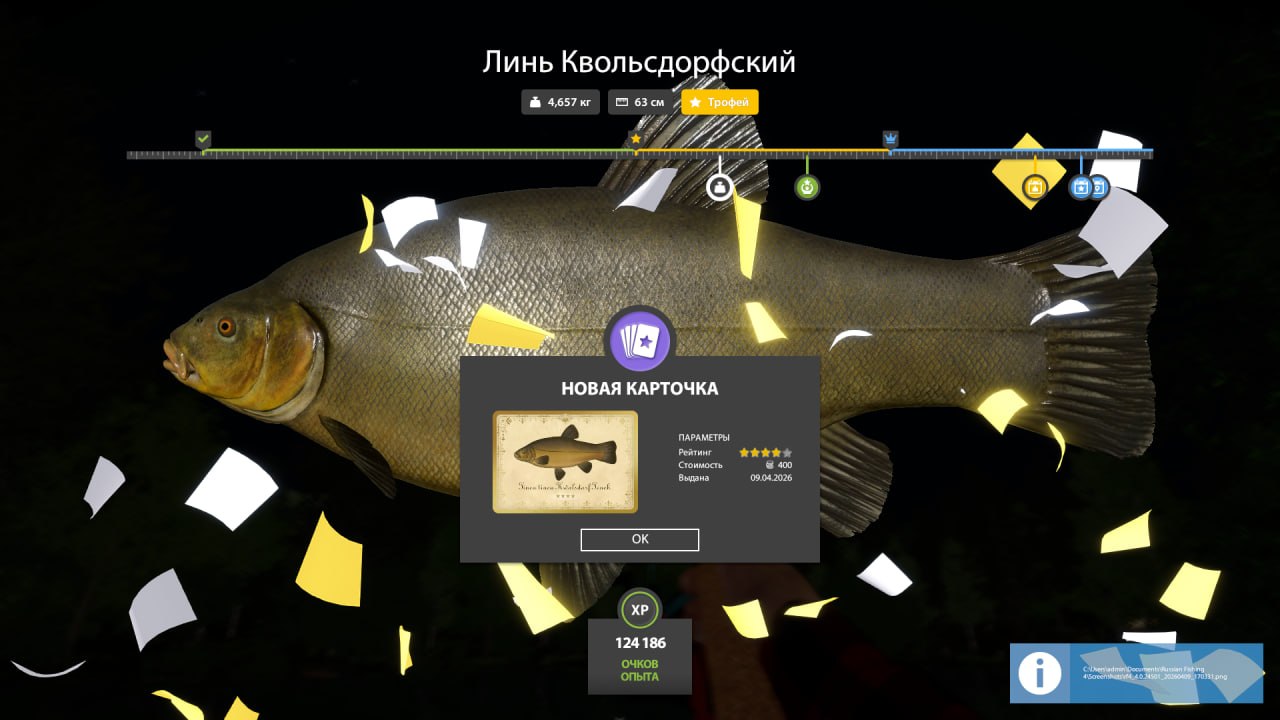The width and height of the screenshot is (1280, 720).
Task: Select the yellow star marker on the timeline
Action: (x=636, y=138)
